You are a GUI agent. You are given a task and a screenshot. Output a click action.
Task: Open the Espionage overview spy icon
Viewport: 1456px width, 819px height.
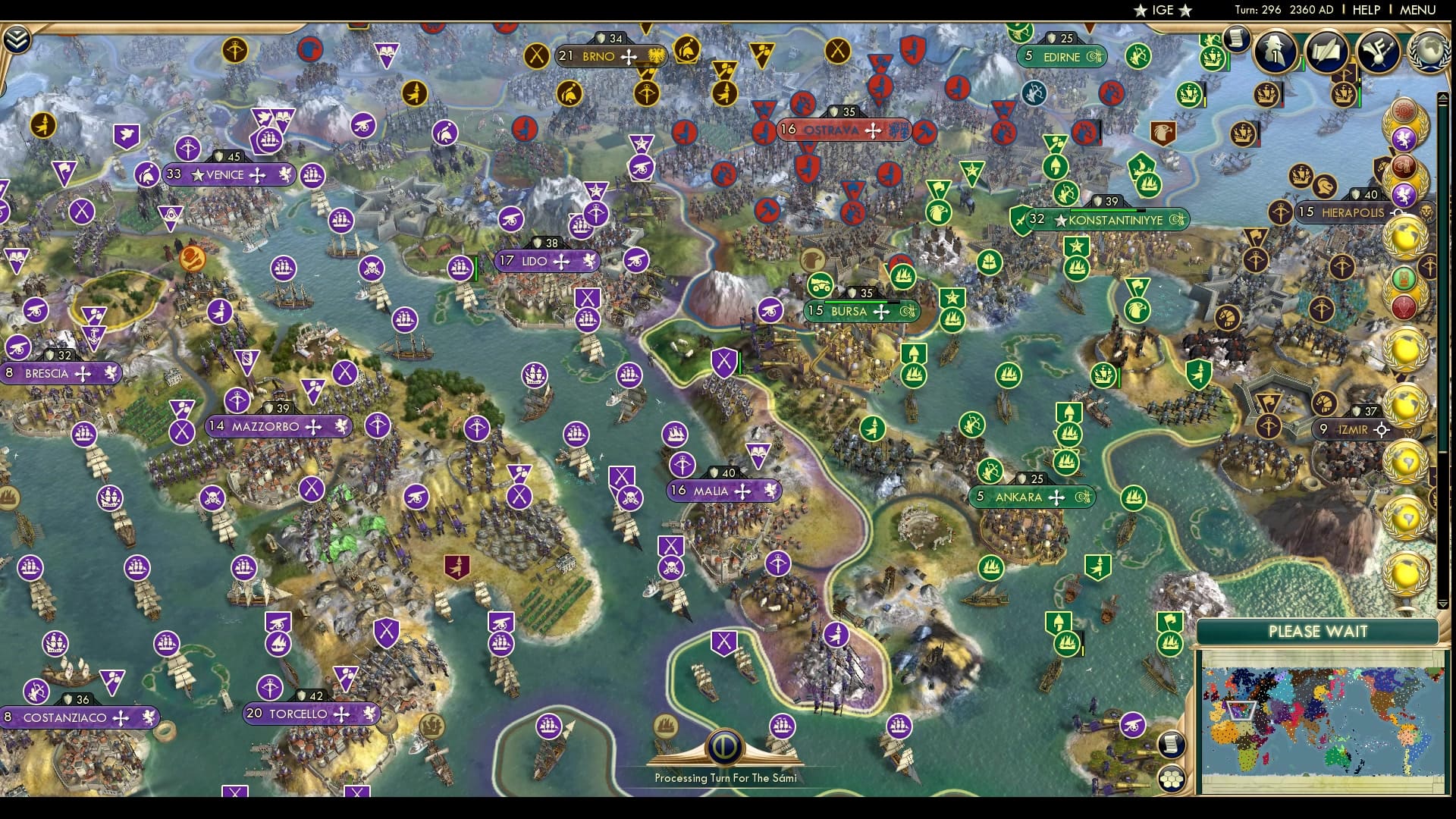[x=1273, y=52]
